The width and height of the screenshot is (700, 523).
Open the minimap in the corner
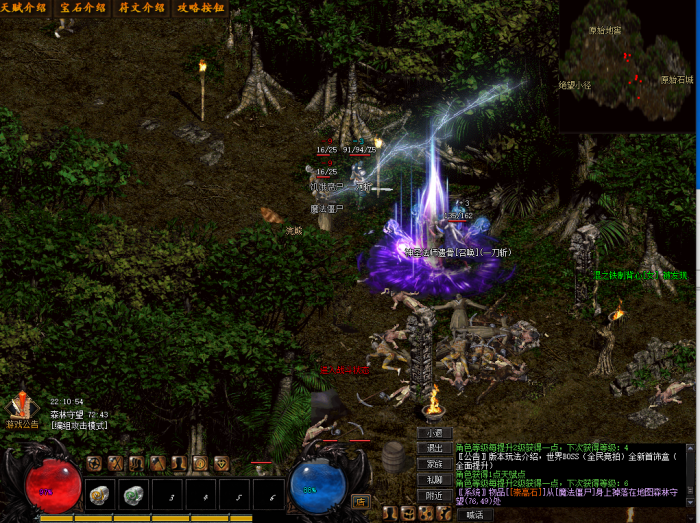[627, 65]
